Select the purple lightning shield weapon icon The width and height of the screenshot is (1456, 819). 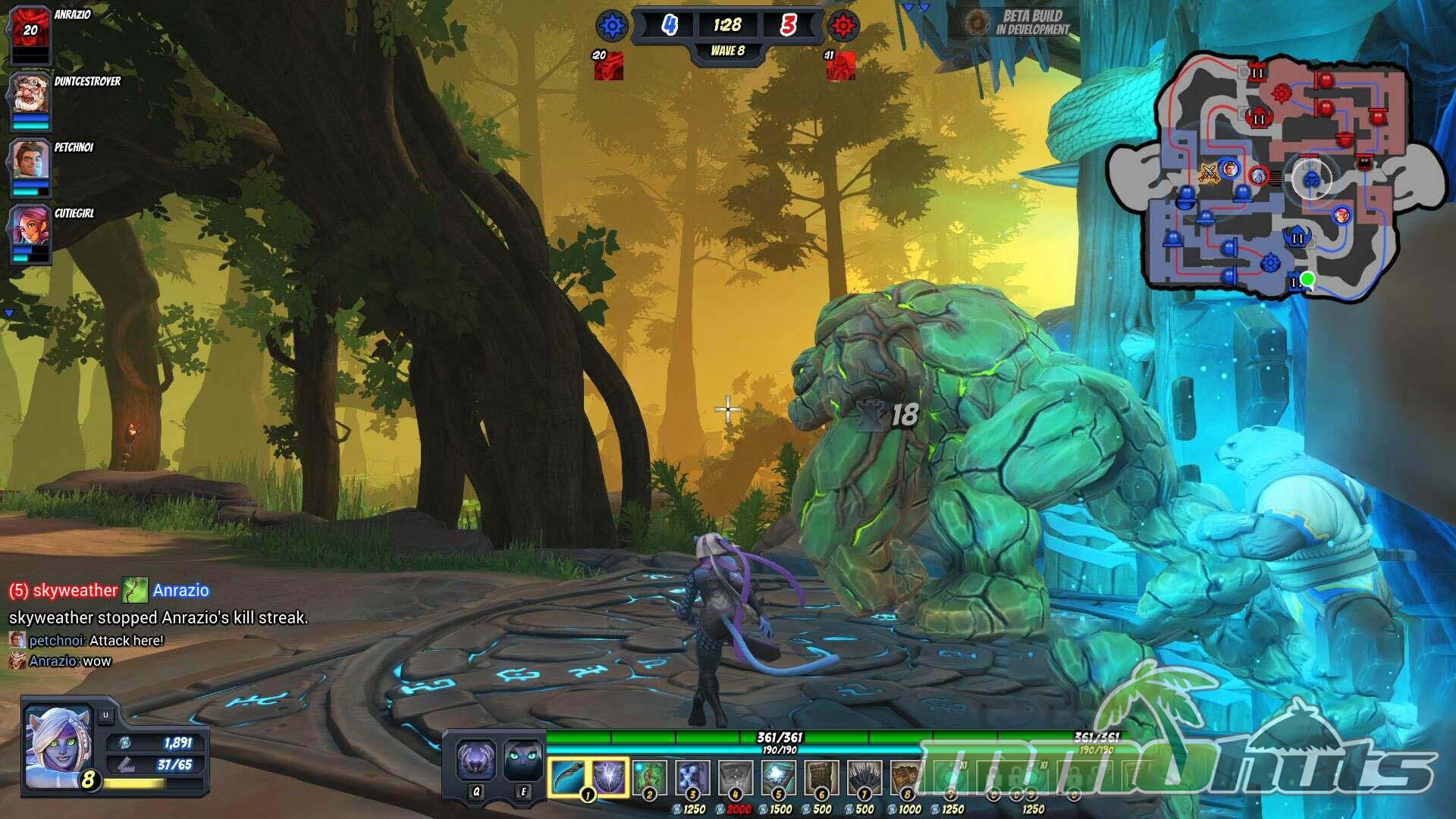pos(609,777)
